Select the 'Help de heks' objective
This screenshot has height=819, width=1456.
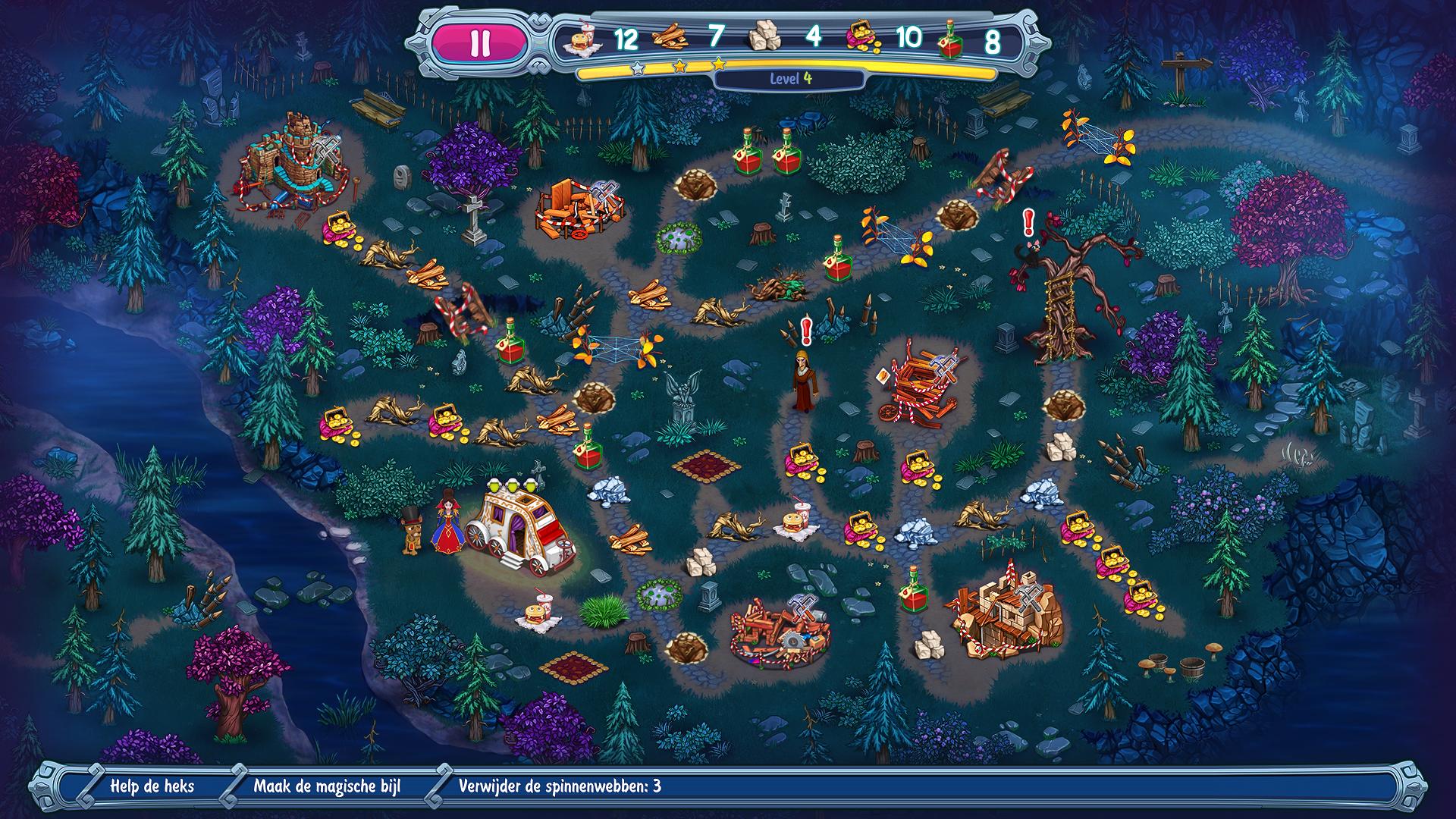click(x=152, y=786)
